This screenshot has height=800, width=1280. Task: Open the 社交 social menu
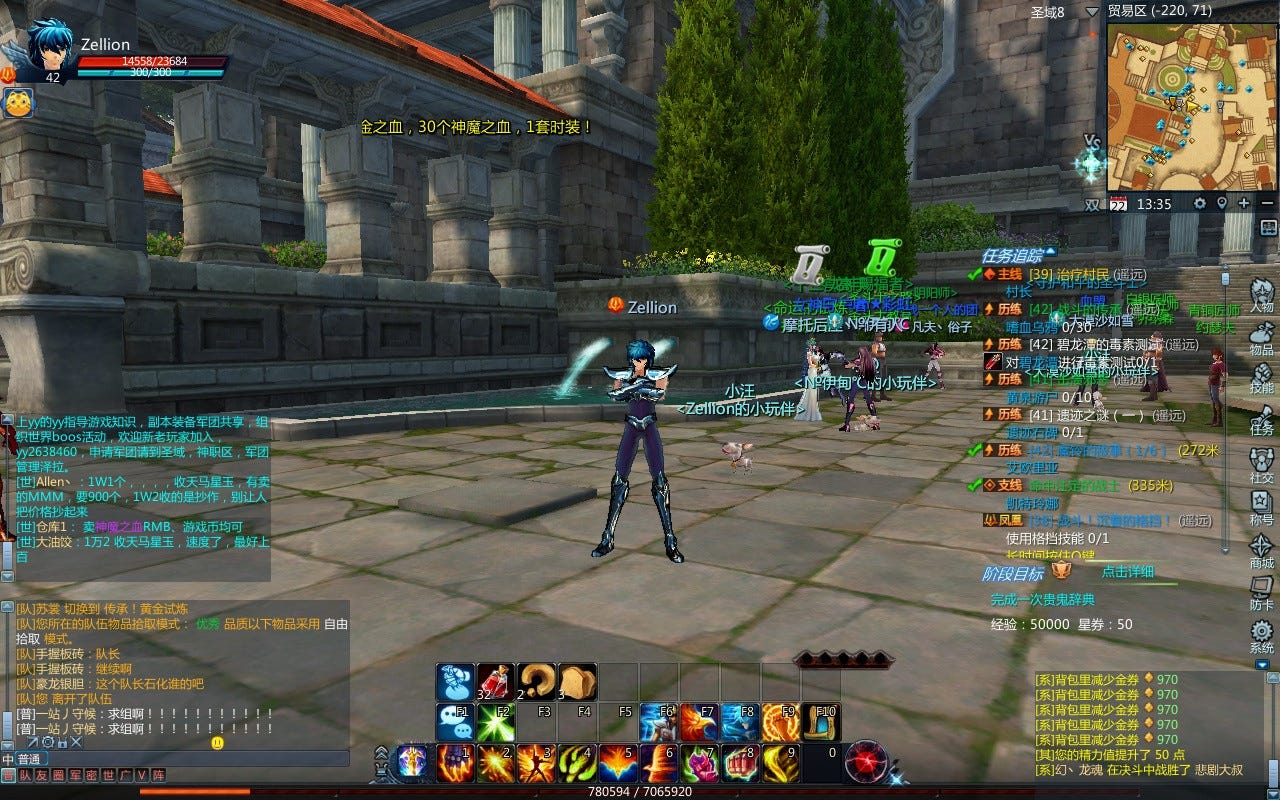[1261, 463]
